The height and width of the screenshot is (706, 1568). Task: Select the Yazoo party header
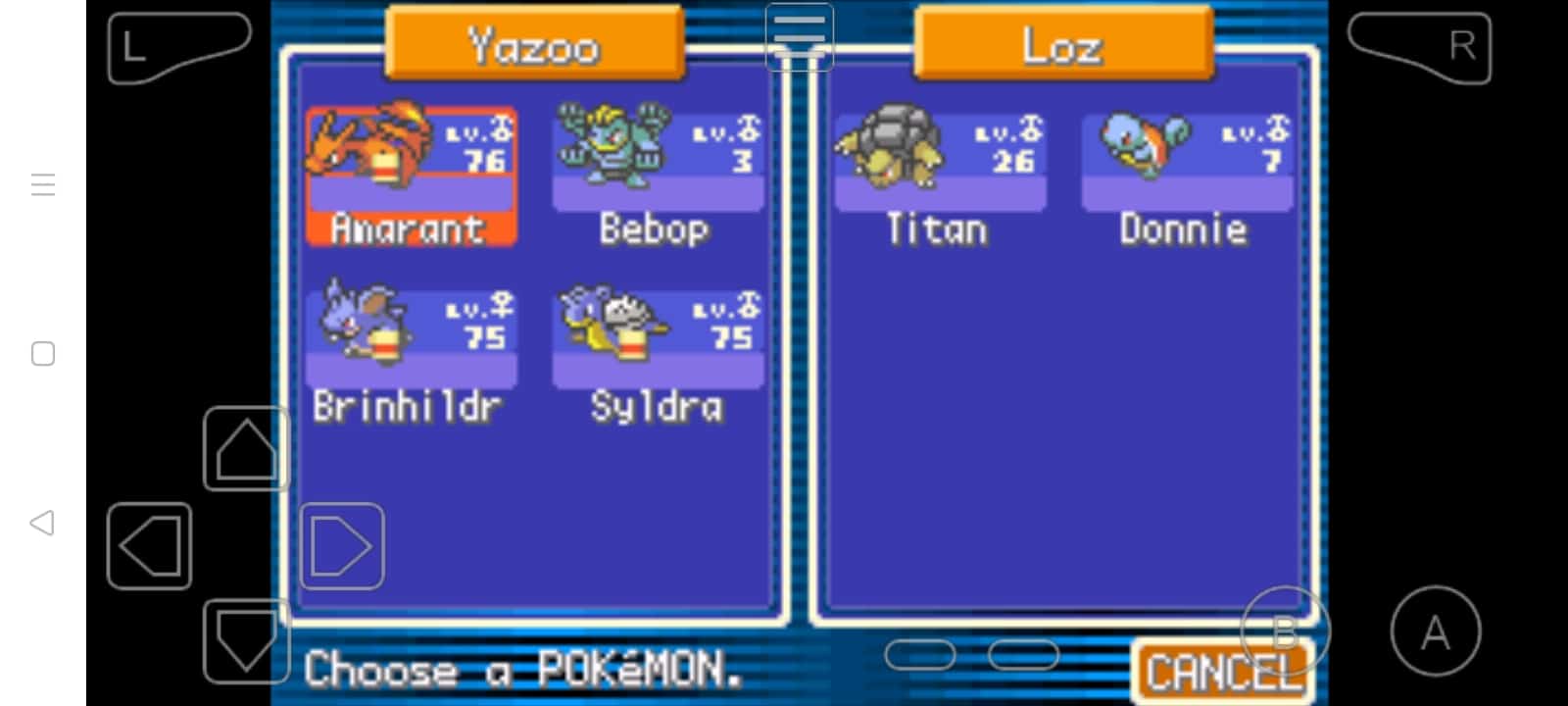click(x=534, y=42)
